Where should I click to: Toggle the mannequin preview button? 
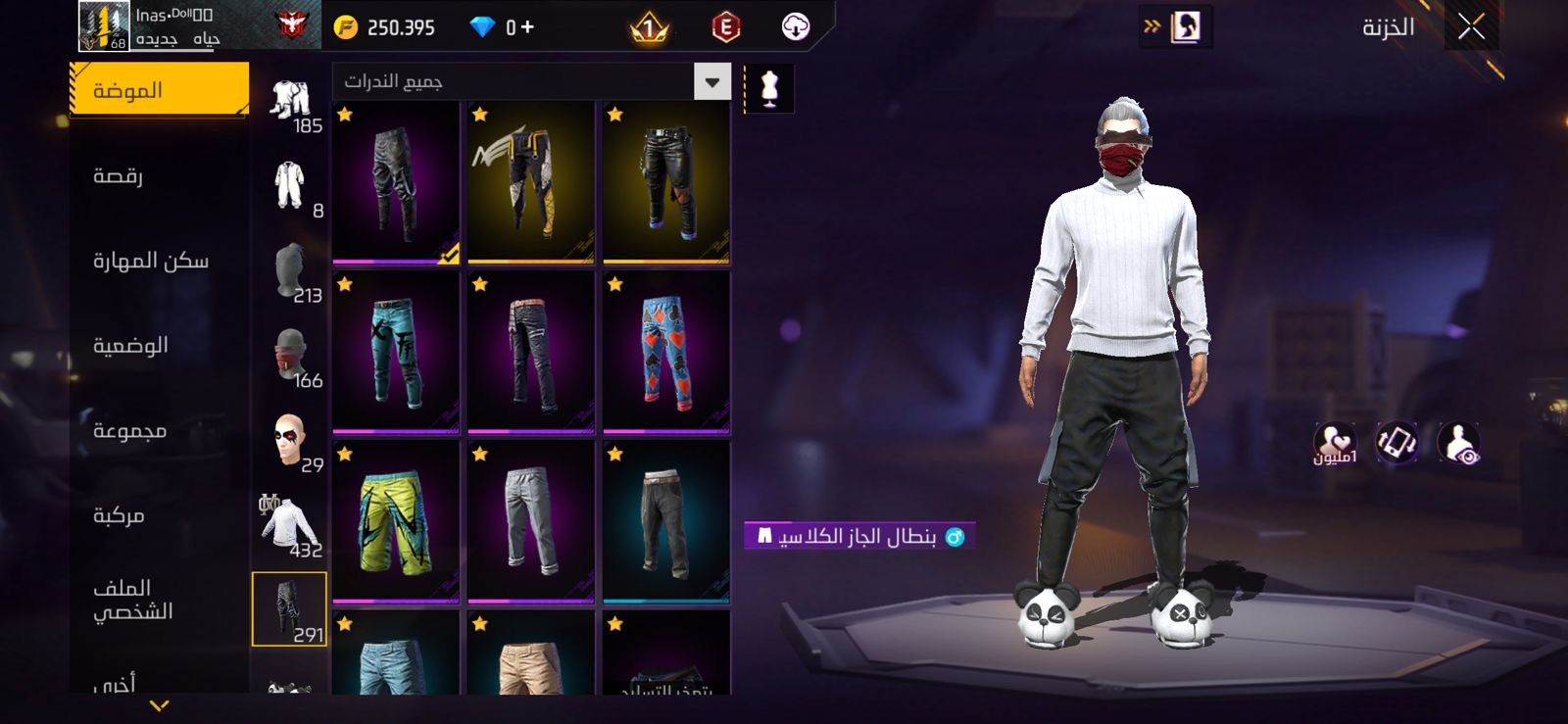point(769,89)
